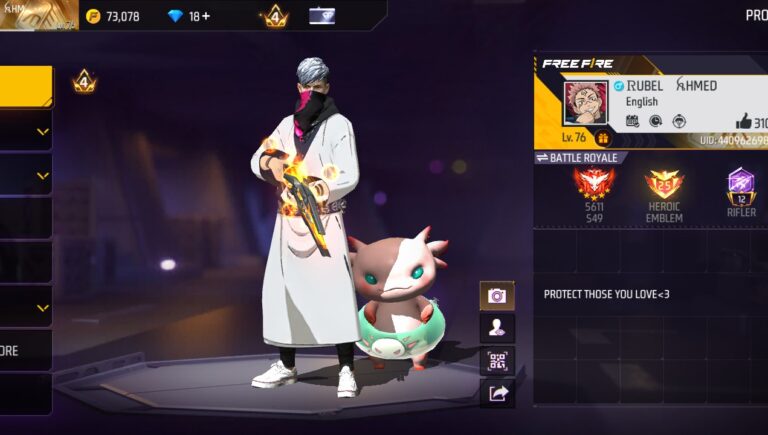
Task: Open the crown level 4 icon in top bar
Action: click(274, 16)
